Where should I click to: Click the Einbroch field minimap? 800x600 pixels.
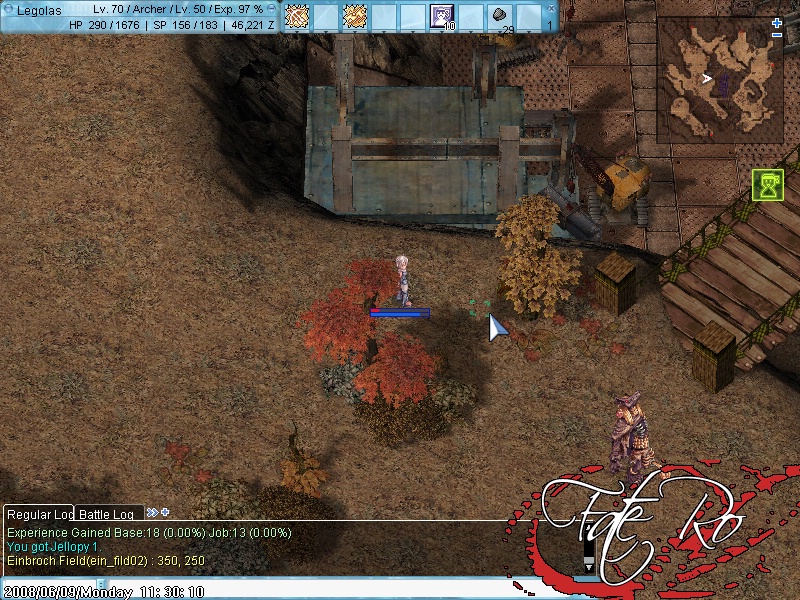pos(717,80)
